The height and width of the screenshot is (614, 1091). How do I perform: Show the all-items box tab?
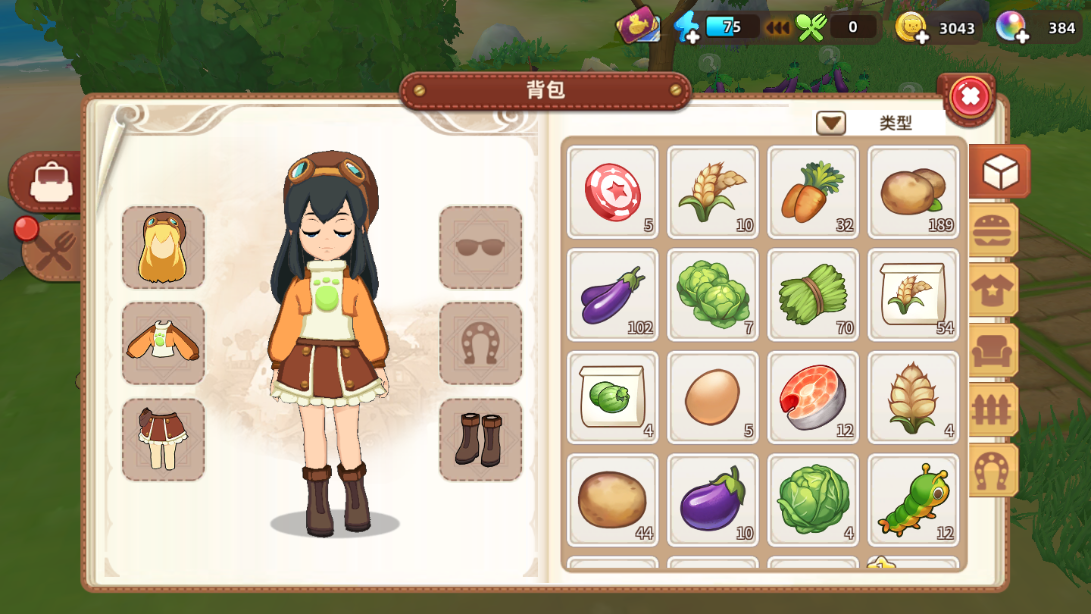point(999,172)
